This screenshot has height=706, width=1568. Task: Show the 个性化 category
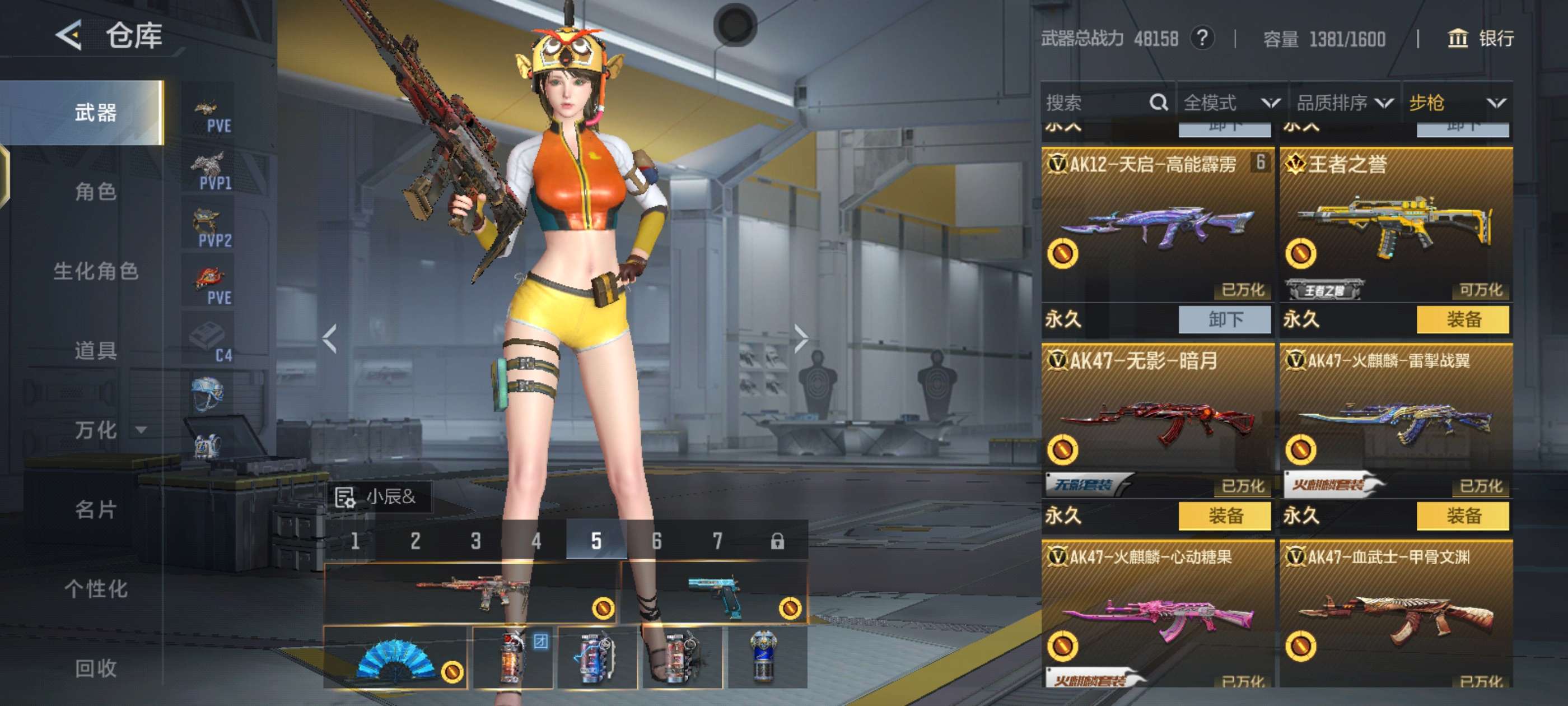pos(96,588)
